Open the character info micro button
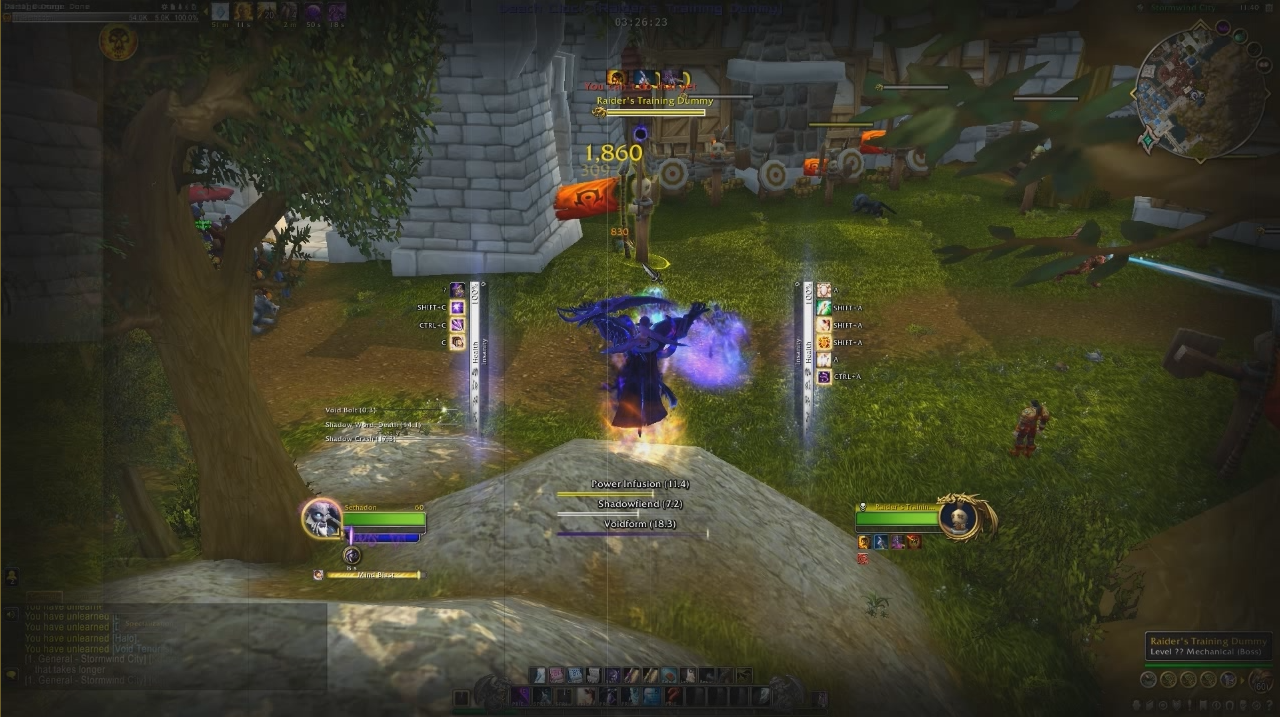Image resolution: width=1280 pixels, height=717 pixels. 1149,680
